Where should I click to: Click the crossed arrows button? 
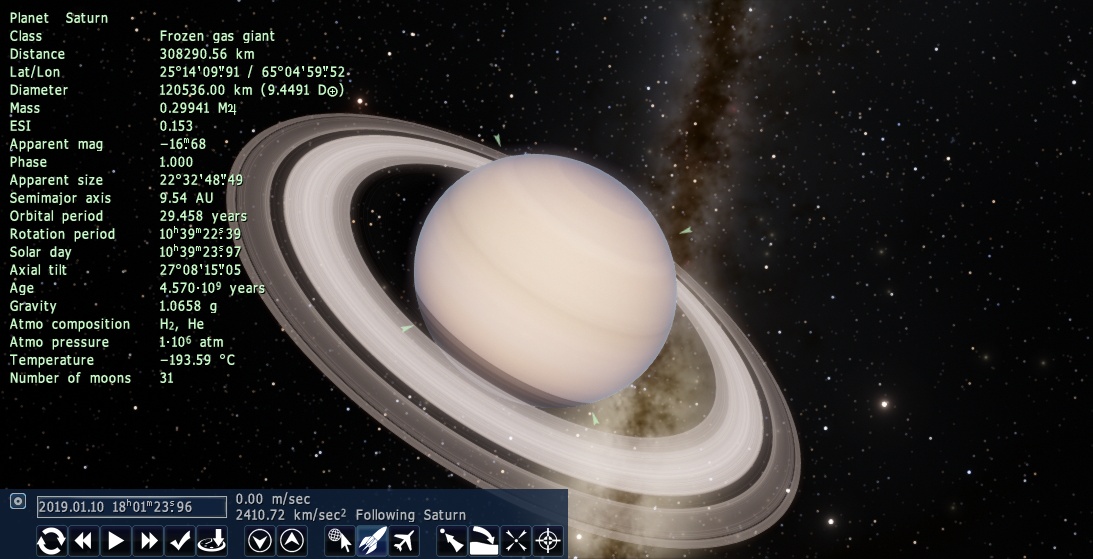(516, 541)
